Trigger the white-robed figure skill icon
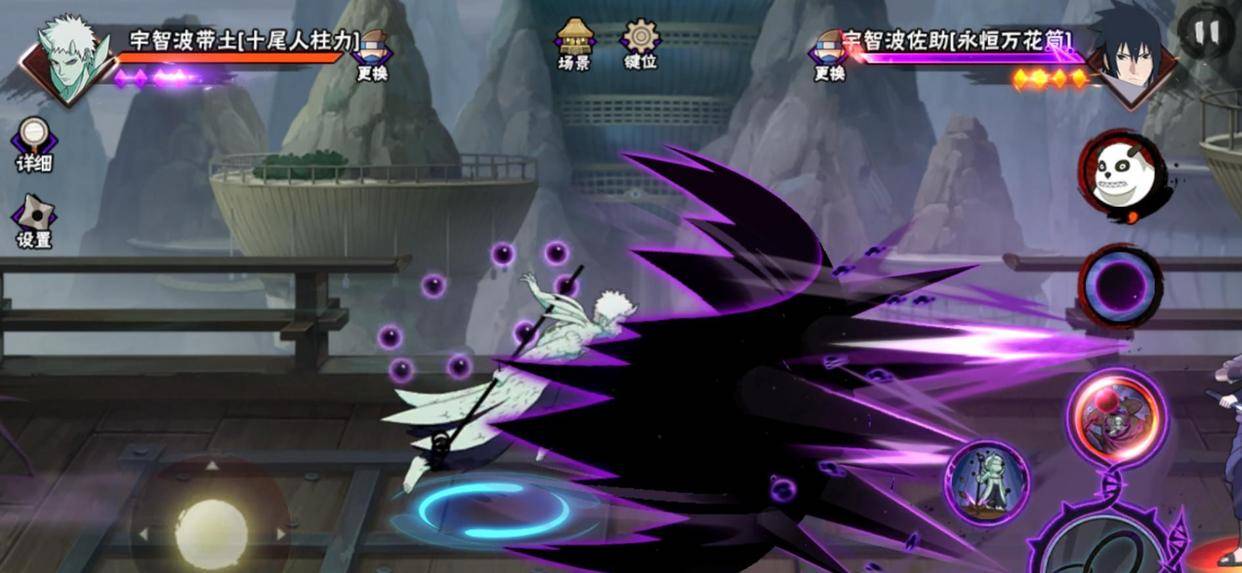This screenshot has height=573, width=1242. pyautogui.click(x=987, y=482)
